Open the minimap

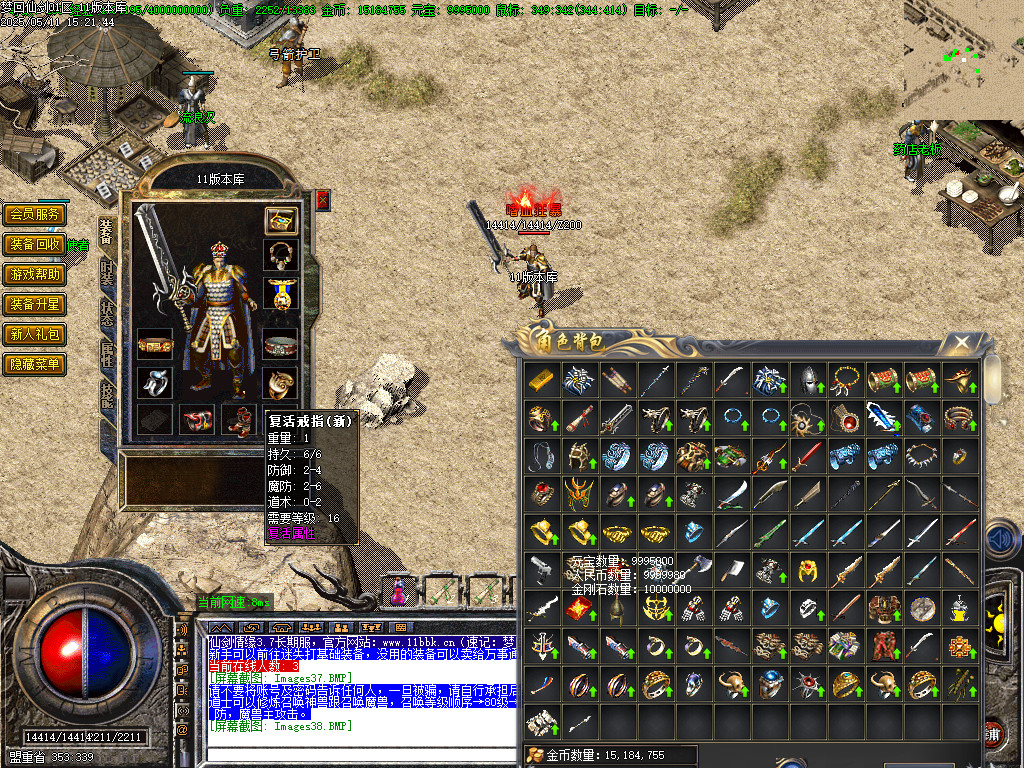click(963, 60)
